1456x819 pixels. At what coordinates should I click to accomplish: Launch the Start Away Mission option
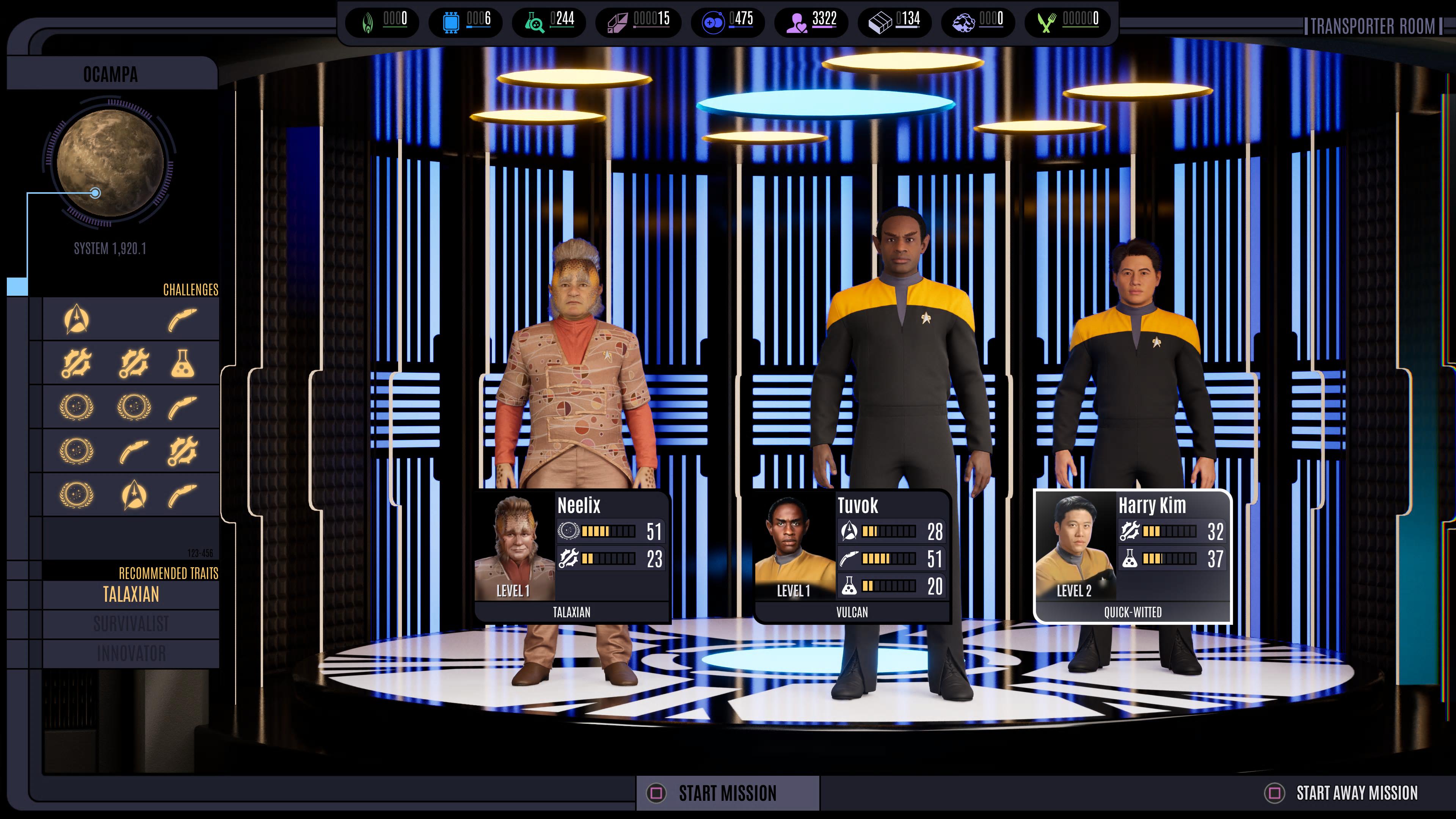1356,793
